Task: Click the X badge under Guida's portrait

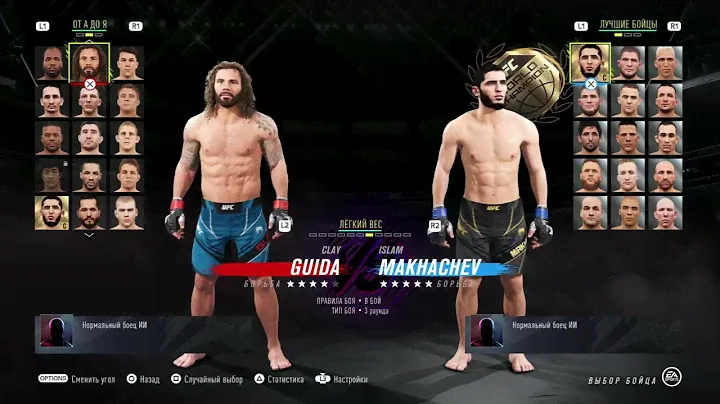Action: 90,85
